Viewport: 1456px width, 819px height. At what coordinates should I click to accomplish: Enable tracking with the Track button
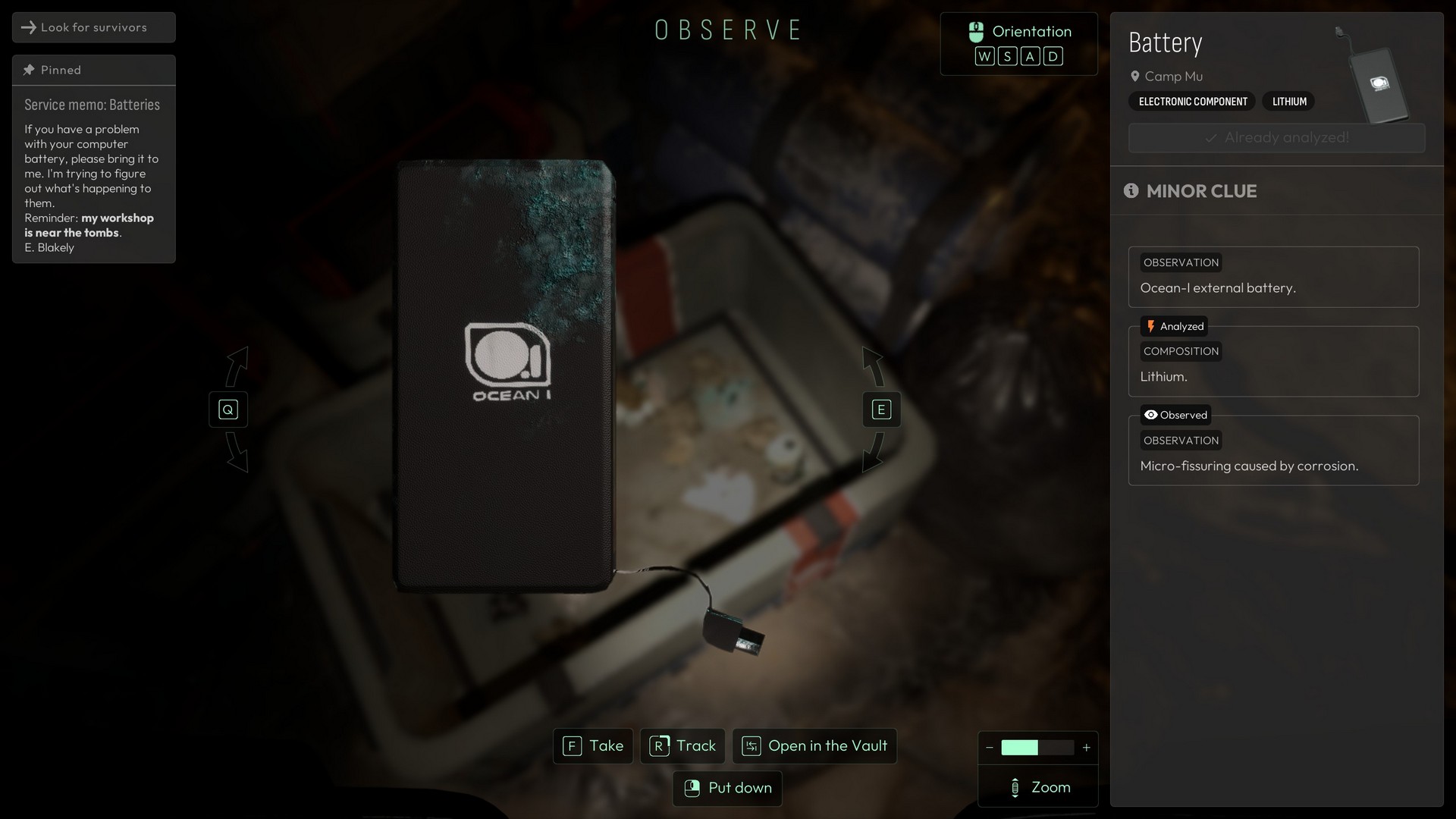(x=682, y=746)
